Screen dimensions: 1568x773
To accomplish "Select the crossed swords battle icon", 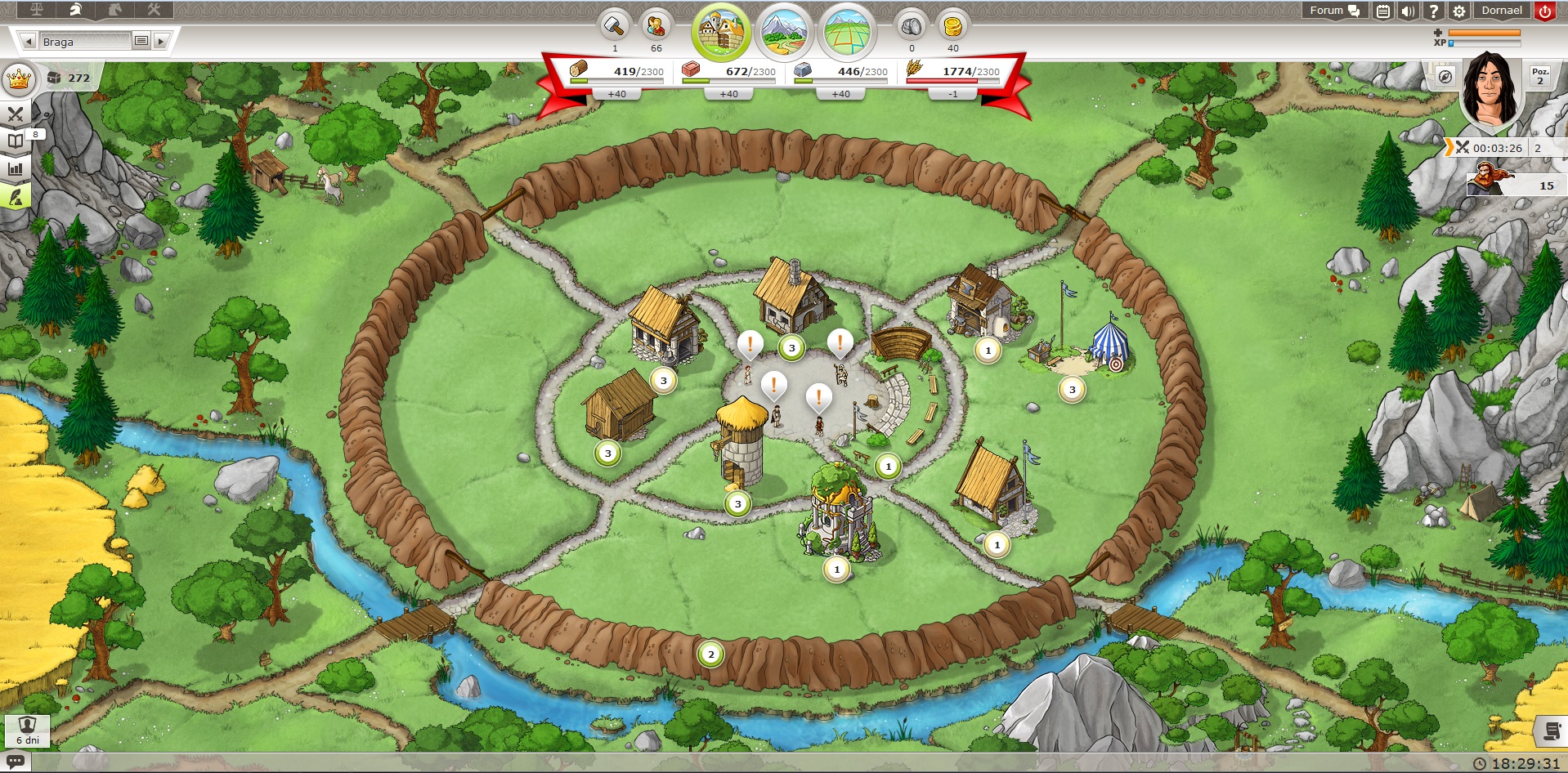I will [16, 114].
